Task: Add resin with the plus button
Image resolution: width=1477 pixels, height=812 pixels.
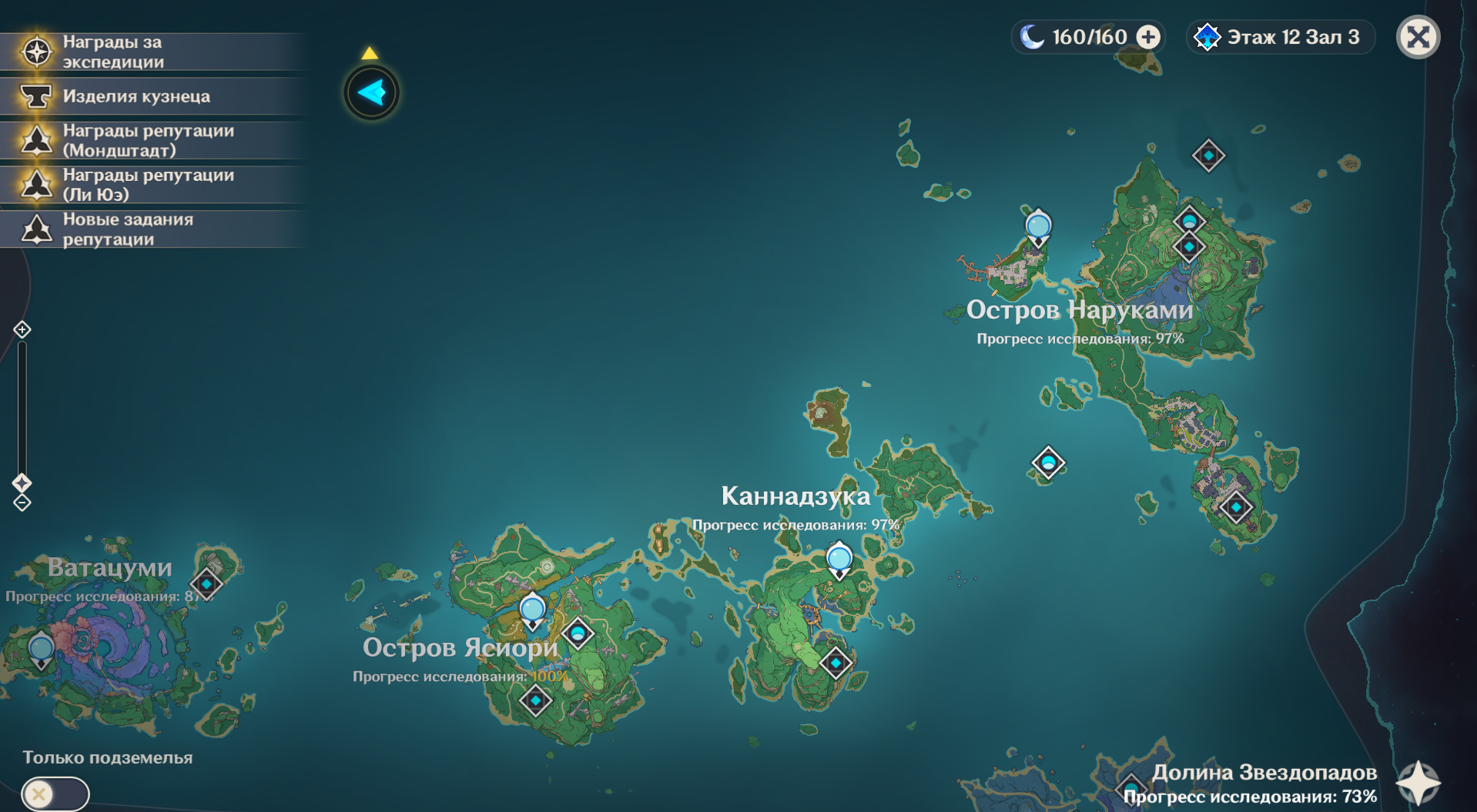Action: [x=1148, y=37]
